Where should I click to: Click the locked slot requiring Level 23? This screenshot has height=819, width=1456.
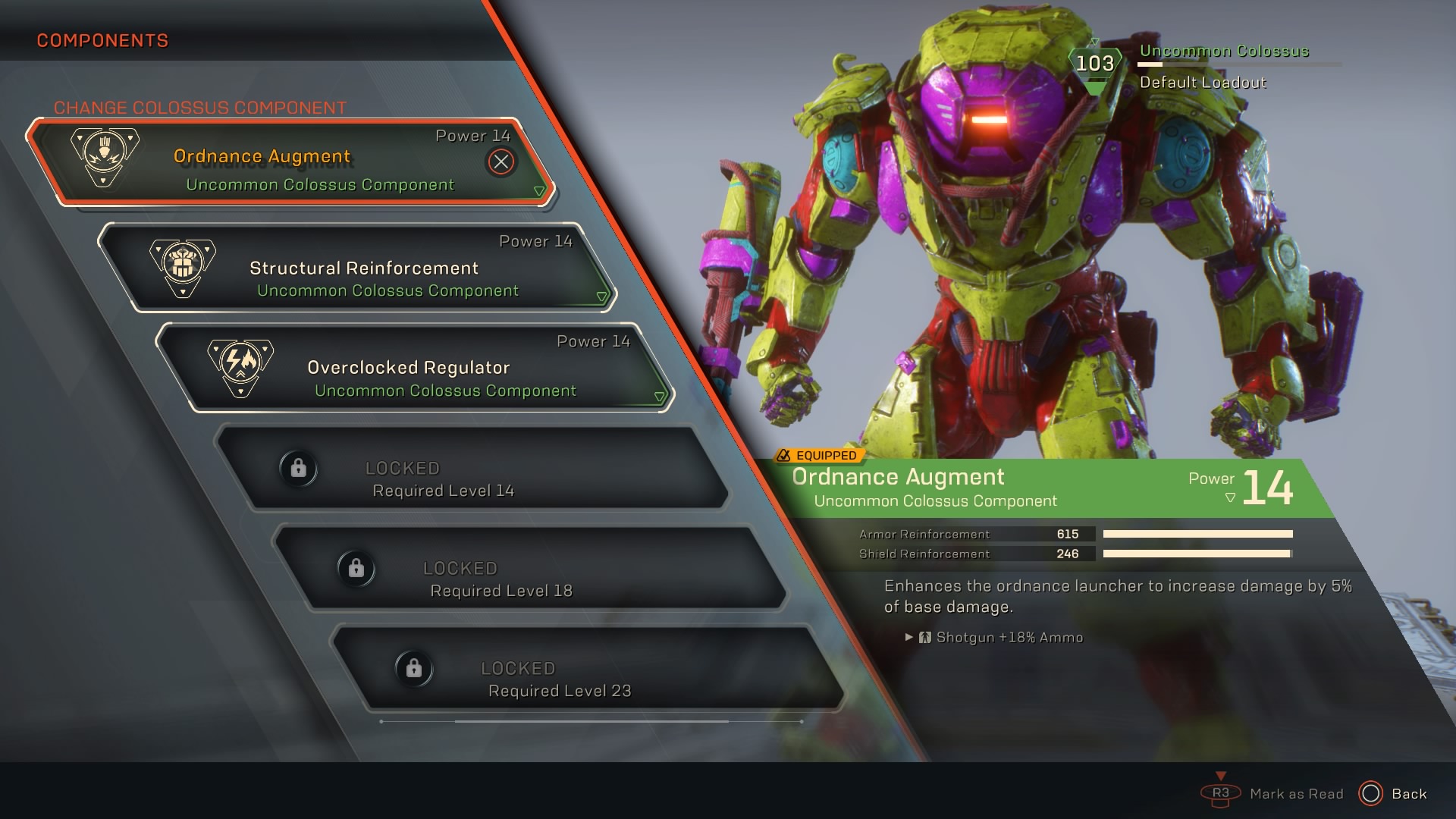coord(585,669)
